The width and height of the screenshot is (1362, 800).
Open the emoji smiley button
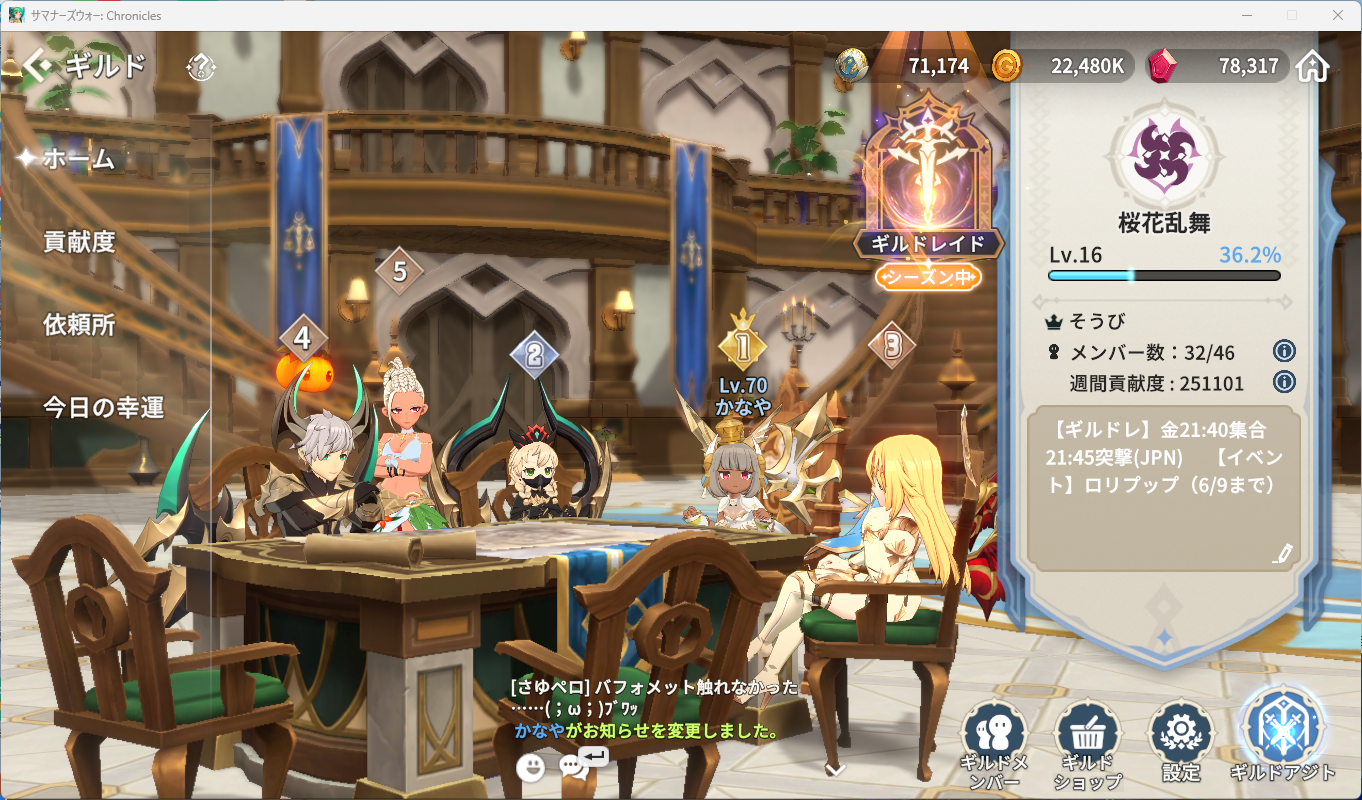[531, 767]
